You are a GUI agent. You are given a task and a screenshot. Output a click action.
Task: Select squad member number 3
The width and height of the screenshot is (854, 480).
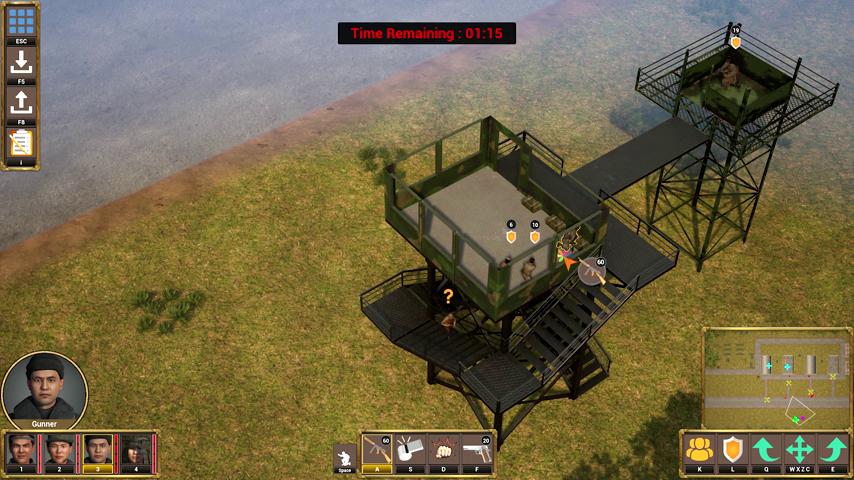click(x=98, y=451)
